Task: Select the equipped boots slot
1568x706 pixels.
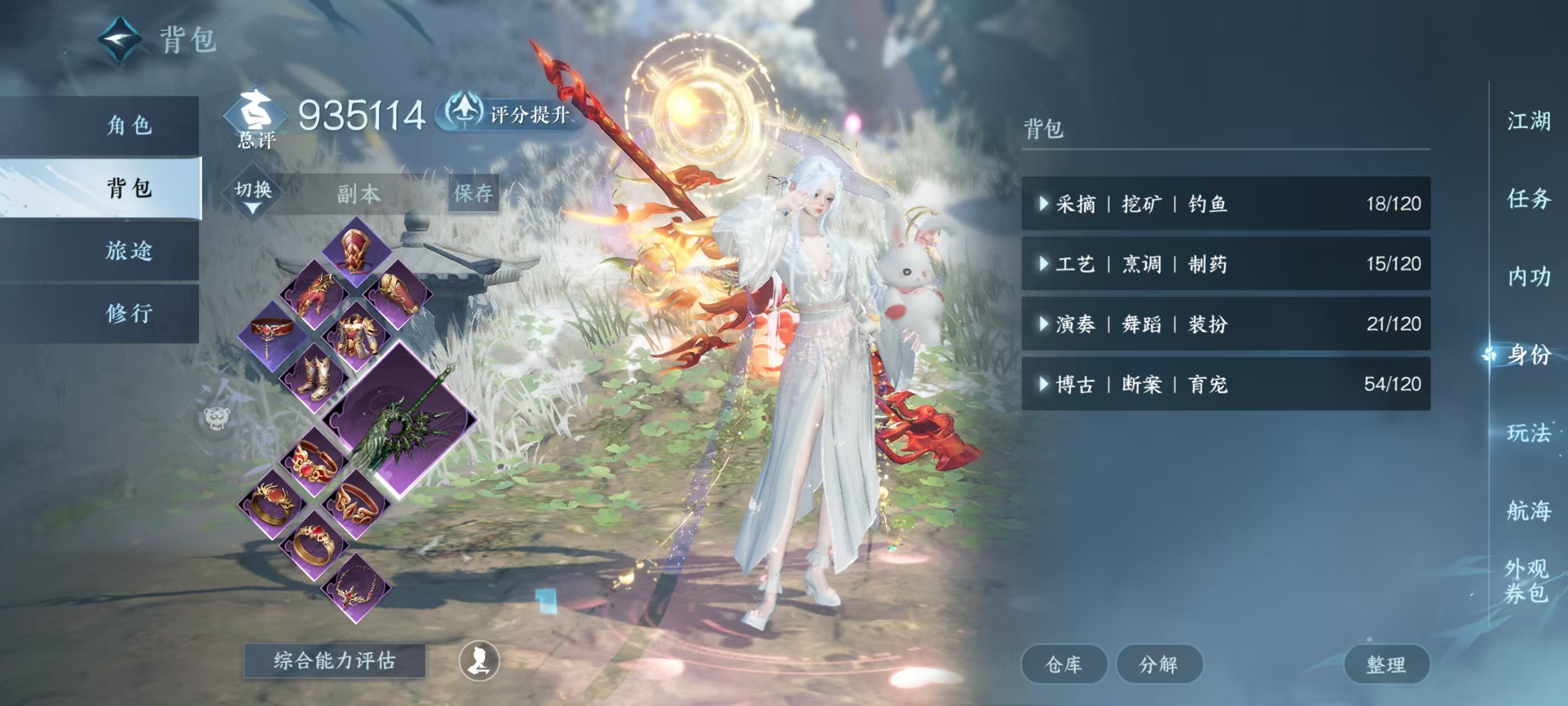Action: 315,378
